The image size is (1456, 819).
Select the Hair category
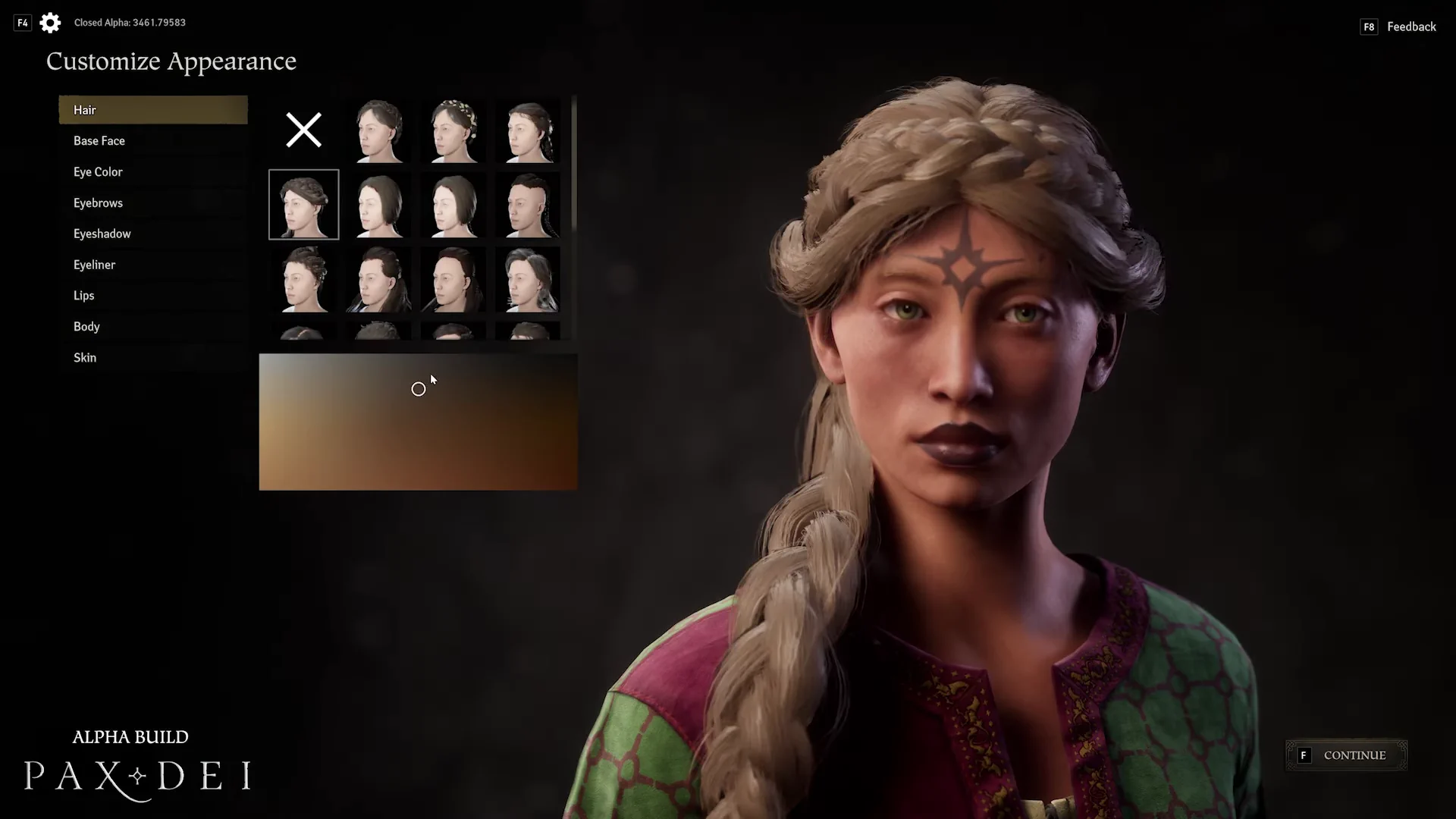[x=152, y=110]
